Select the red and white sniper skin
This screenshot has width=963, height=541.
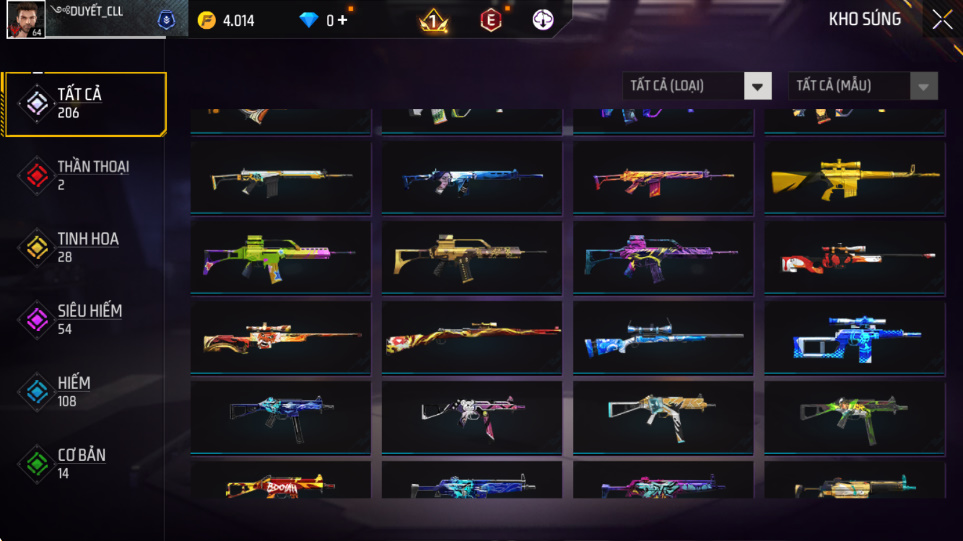855,258
